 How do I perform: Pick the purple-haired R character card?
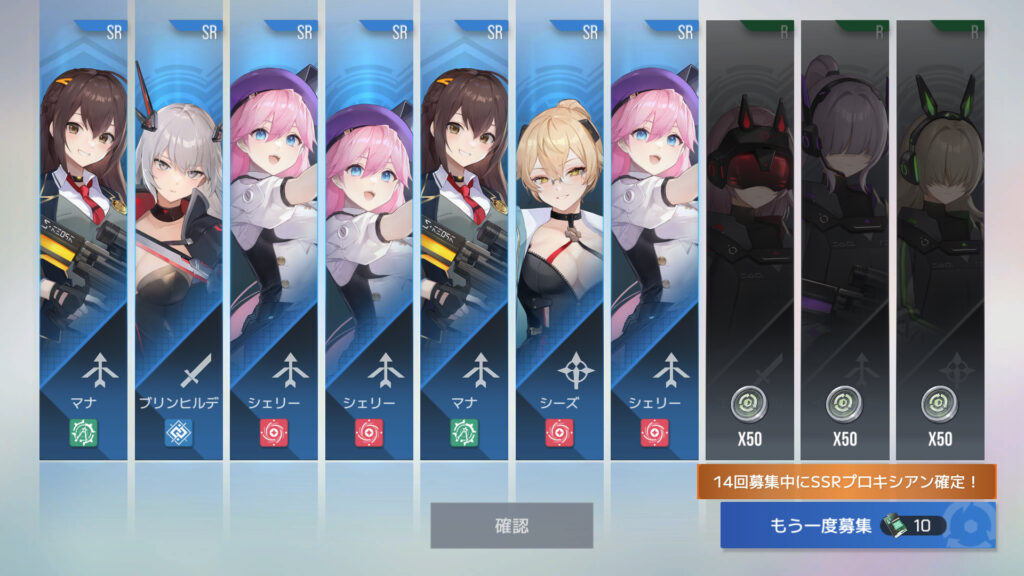point(844,240)
